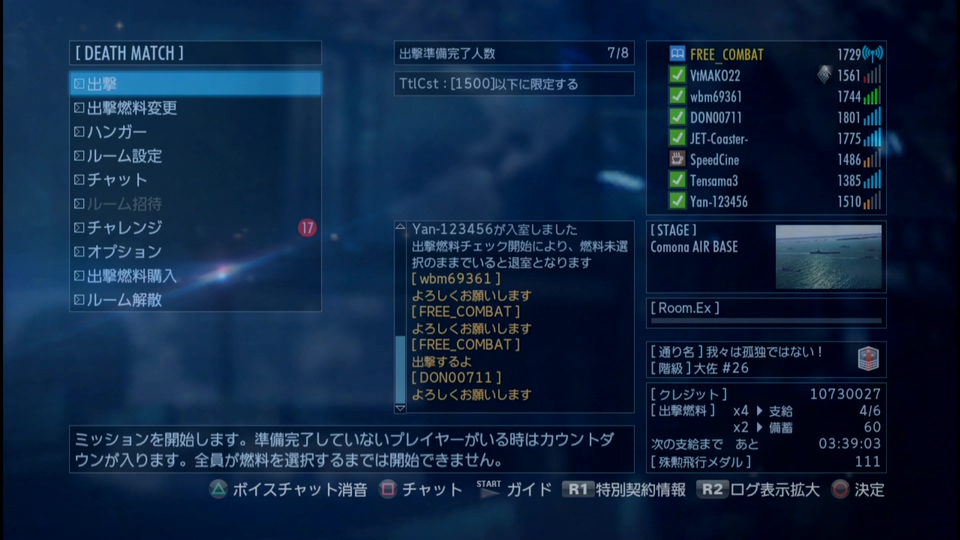Open 出撃燃料変更 menu entry
Screen dimensions: 960x540
tap(195, 108)
